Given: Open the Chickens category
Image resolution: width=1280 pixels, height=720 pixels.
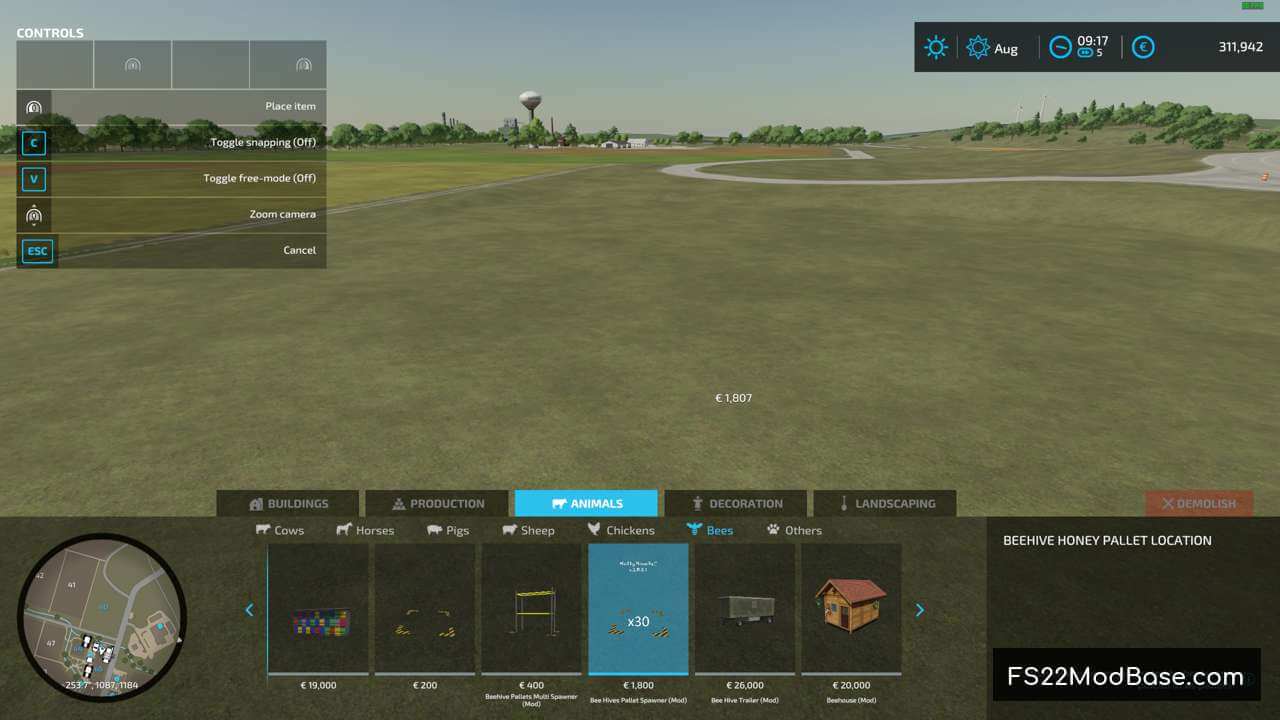Looking at the screenshot, I should [621, 530].
